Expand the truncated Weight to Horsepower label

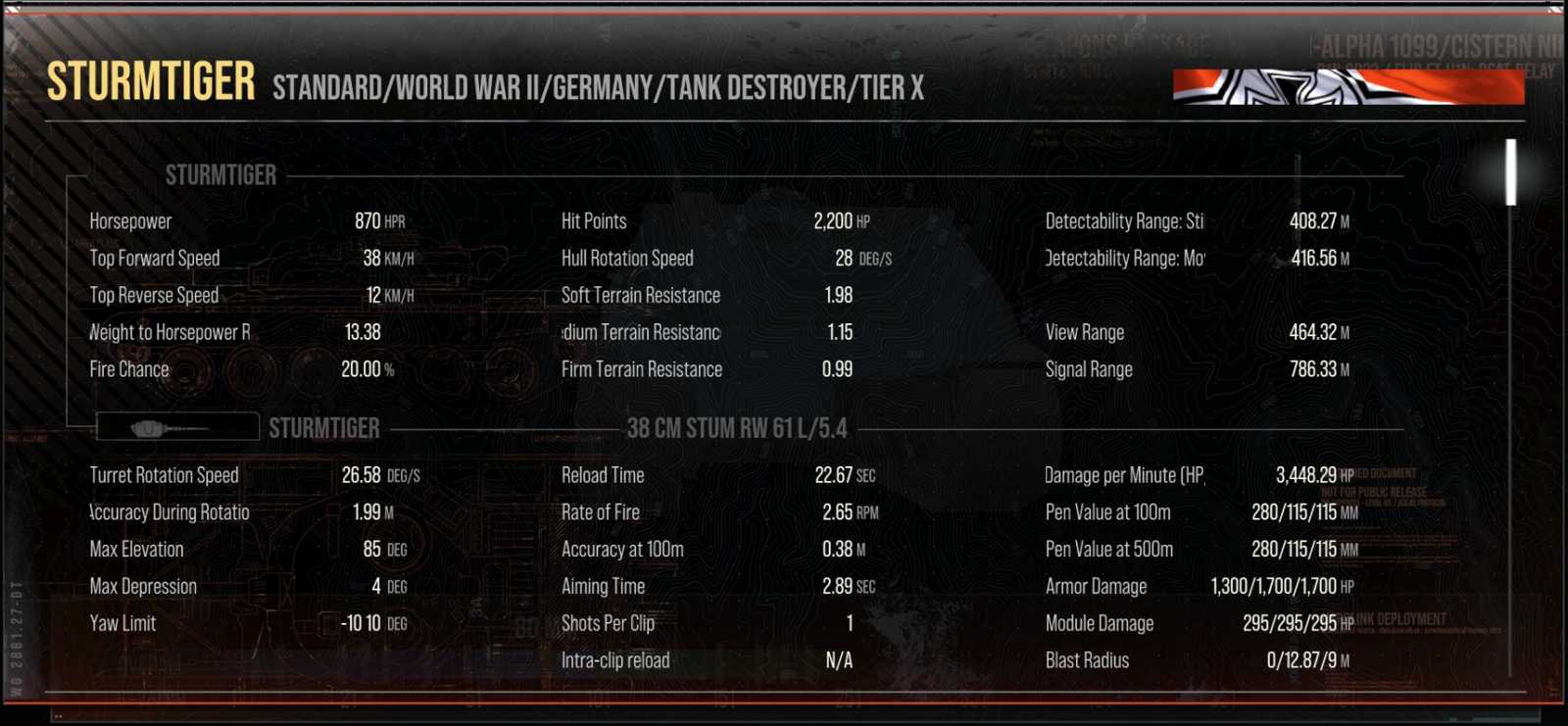[169, 332]
